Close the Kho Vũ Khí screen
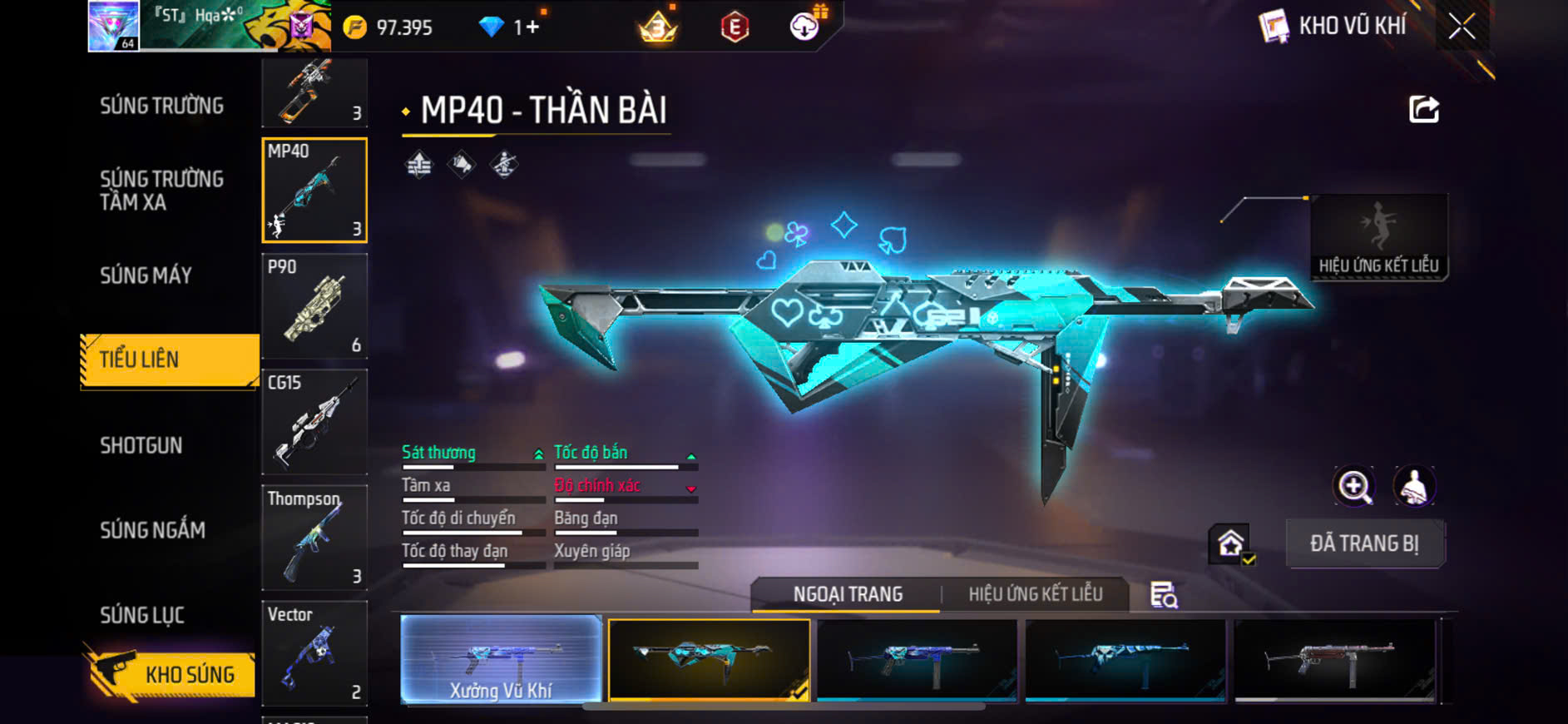This screenshot has width=1568, height=724. tap(1462, 27)
